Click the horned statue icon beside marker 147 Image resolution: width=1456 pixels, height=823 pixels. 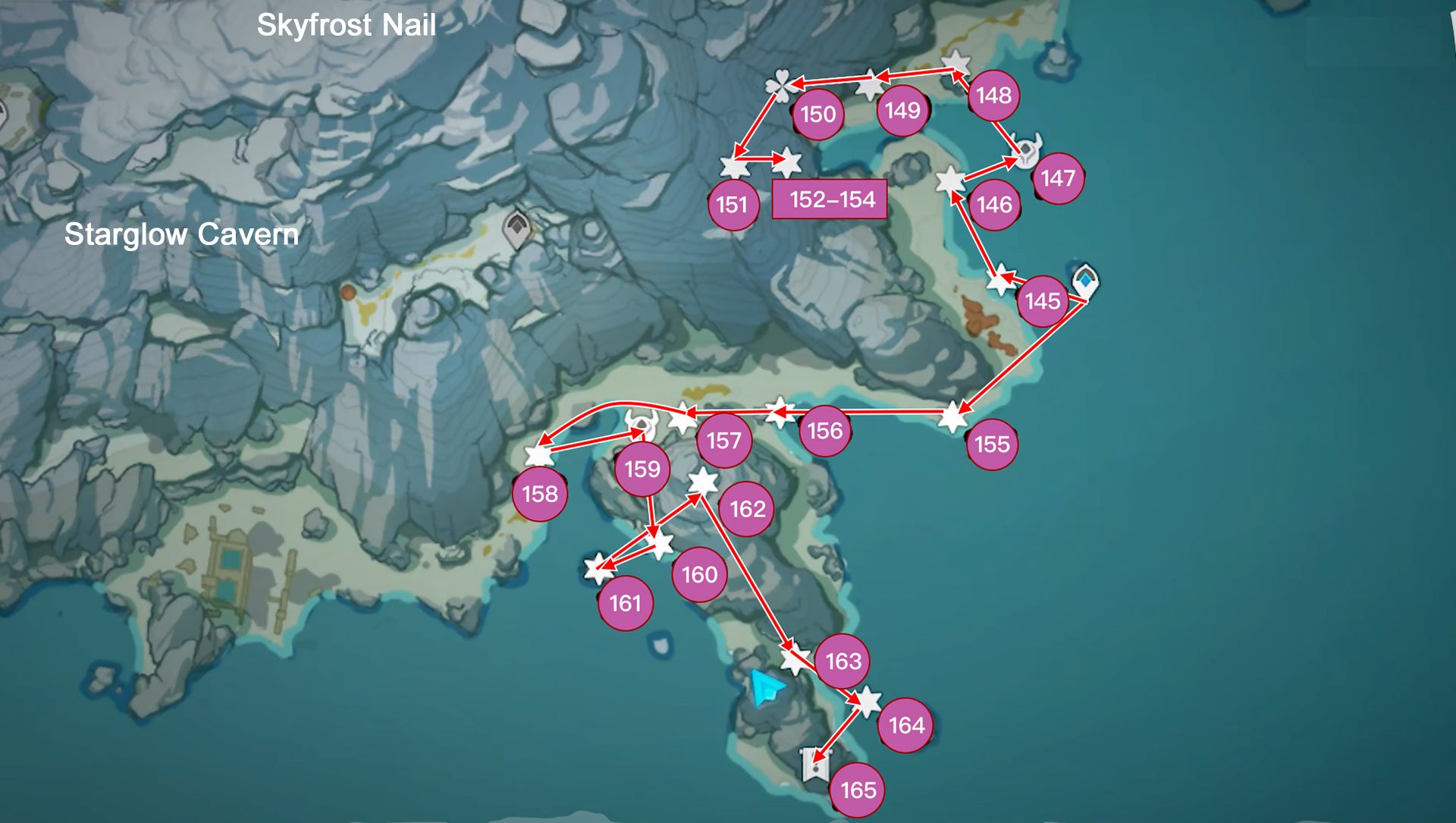coord(1025,151)
